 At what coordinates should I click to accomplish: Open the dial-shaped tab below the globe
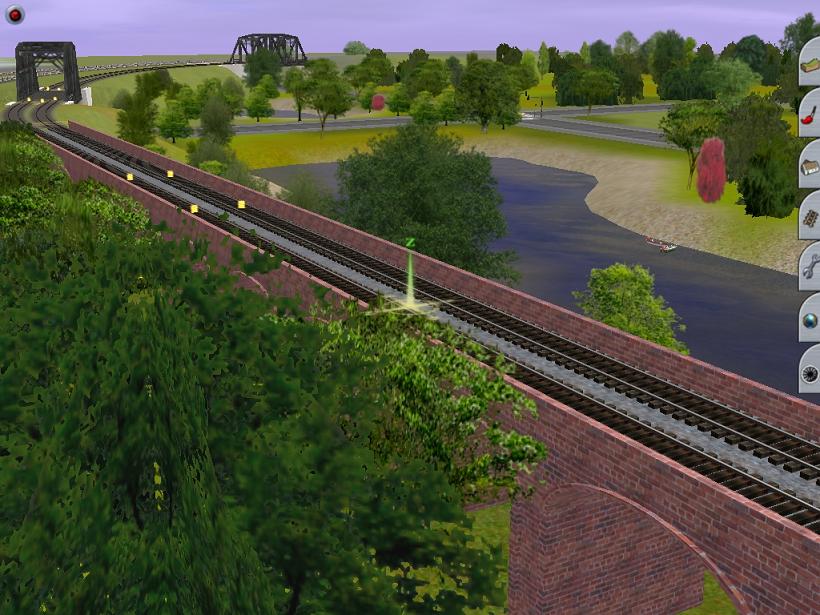(809, 371)
